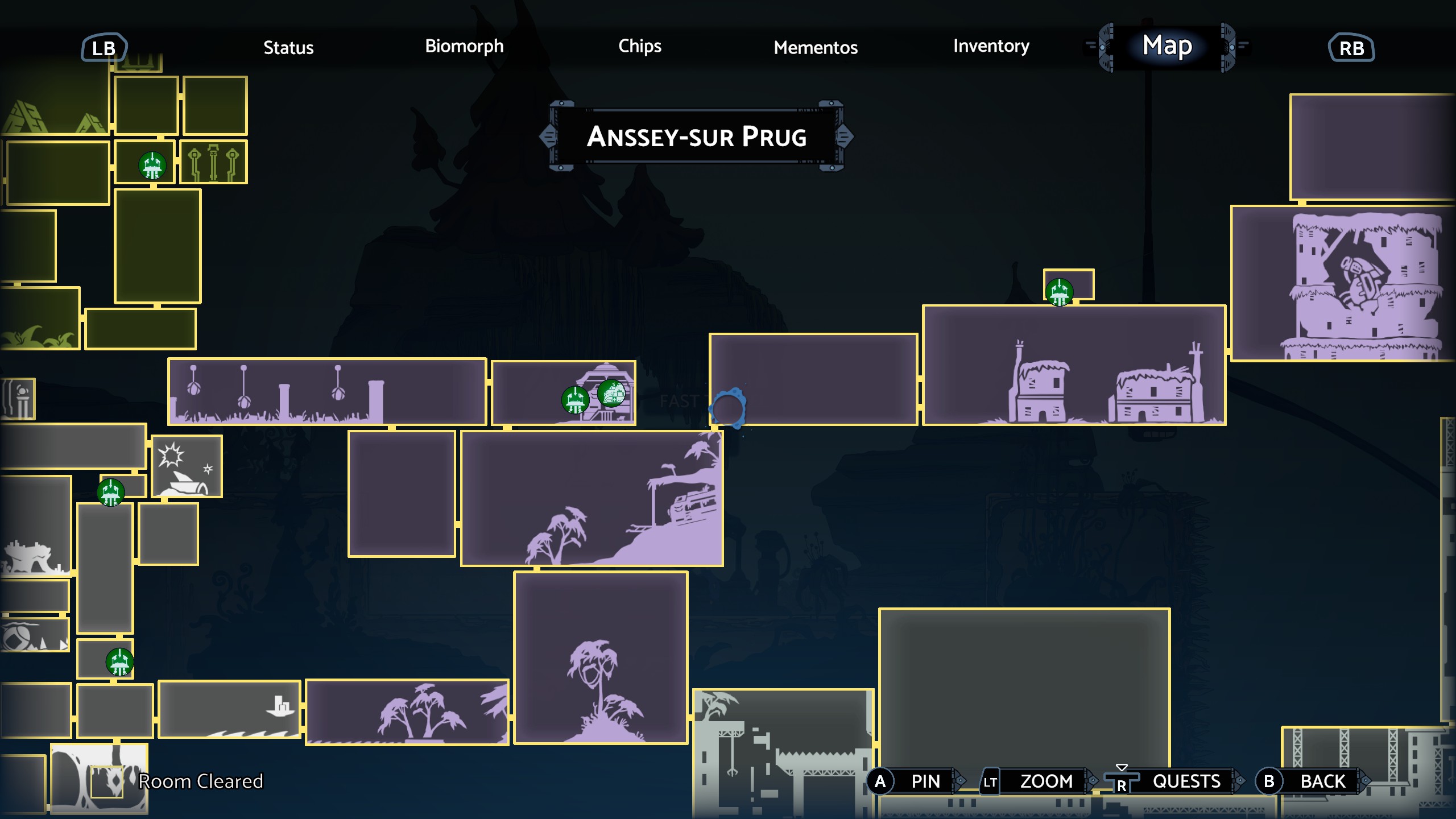Viewport: 1456px width, 819px height.
Task: Click the RB shoulder button indicator
Action: coord(1352,48)
